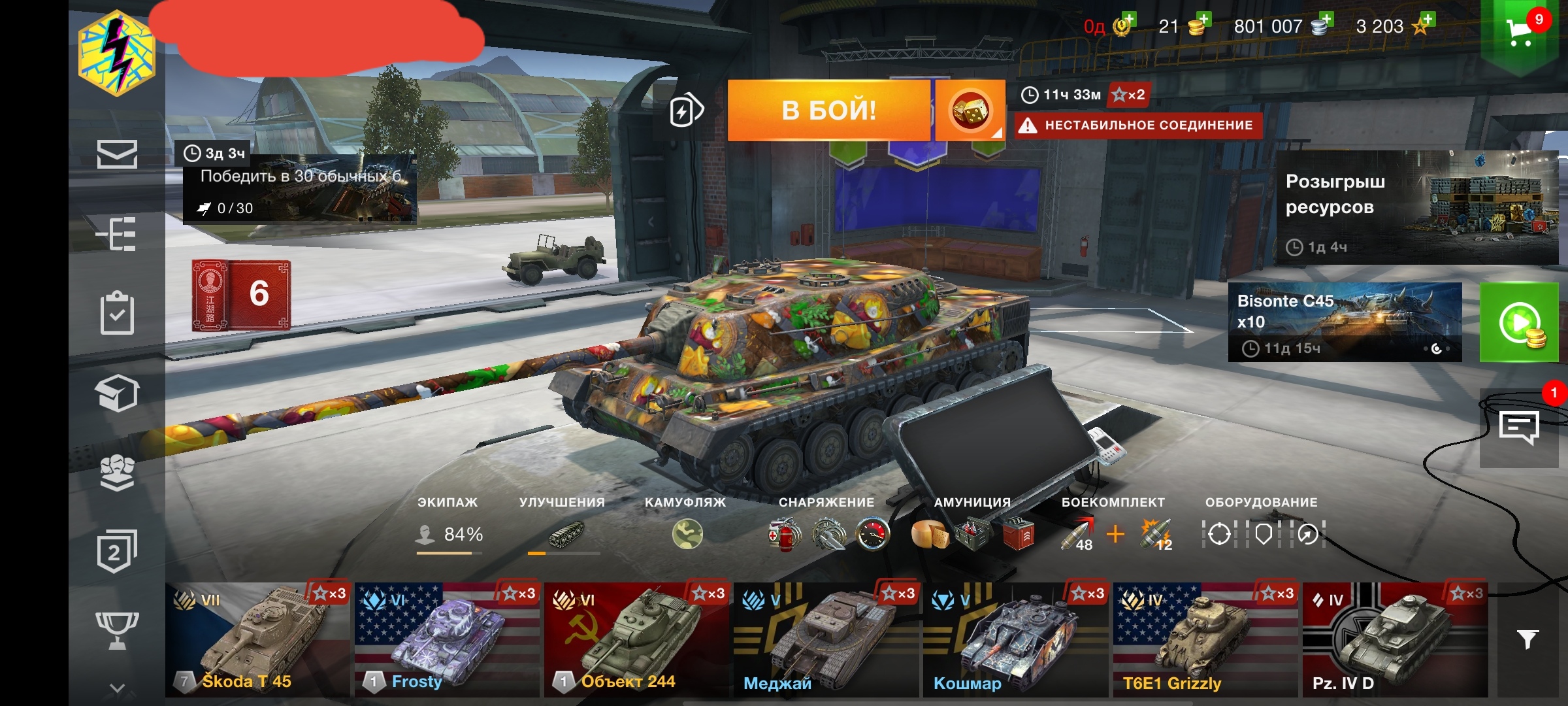
Task: Open the missions clipboard icon
Action: tap(117, 313)
